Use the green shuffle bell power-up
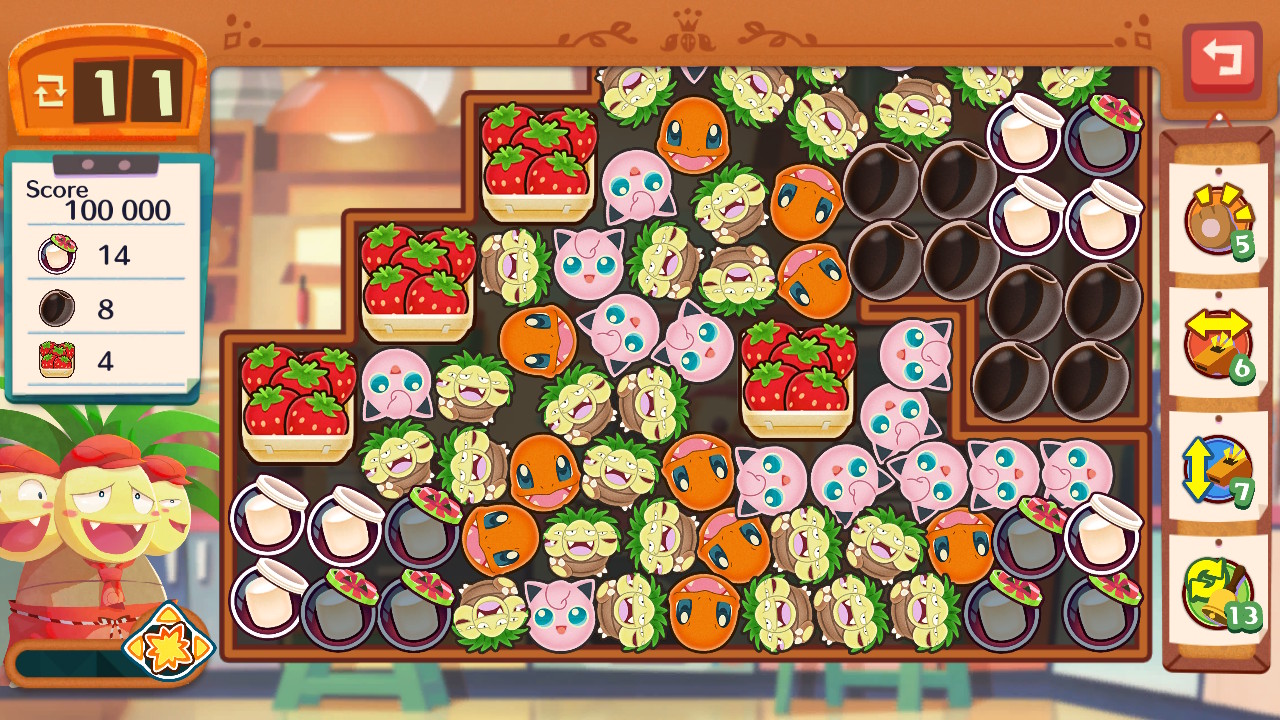Image resolution: width=1280 pixels, height=720 pixels. [1217, 592]
